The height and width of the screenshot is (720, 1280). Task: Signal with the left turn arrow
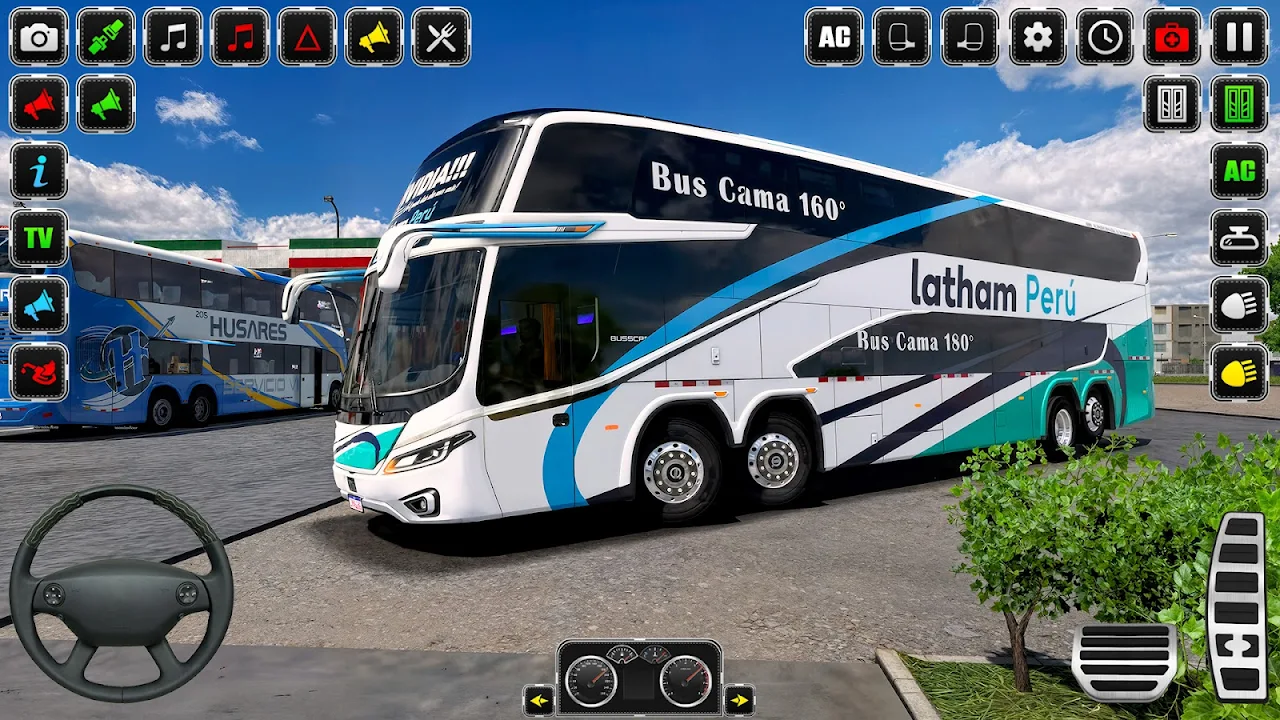tap(539, 699)
